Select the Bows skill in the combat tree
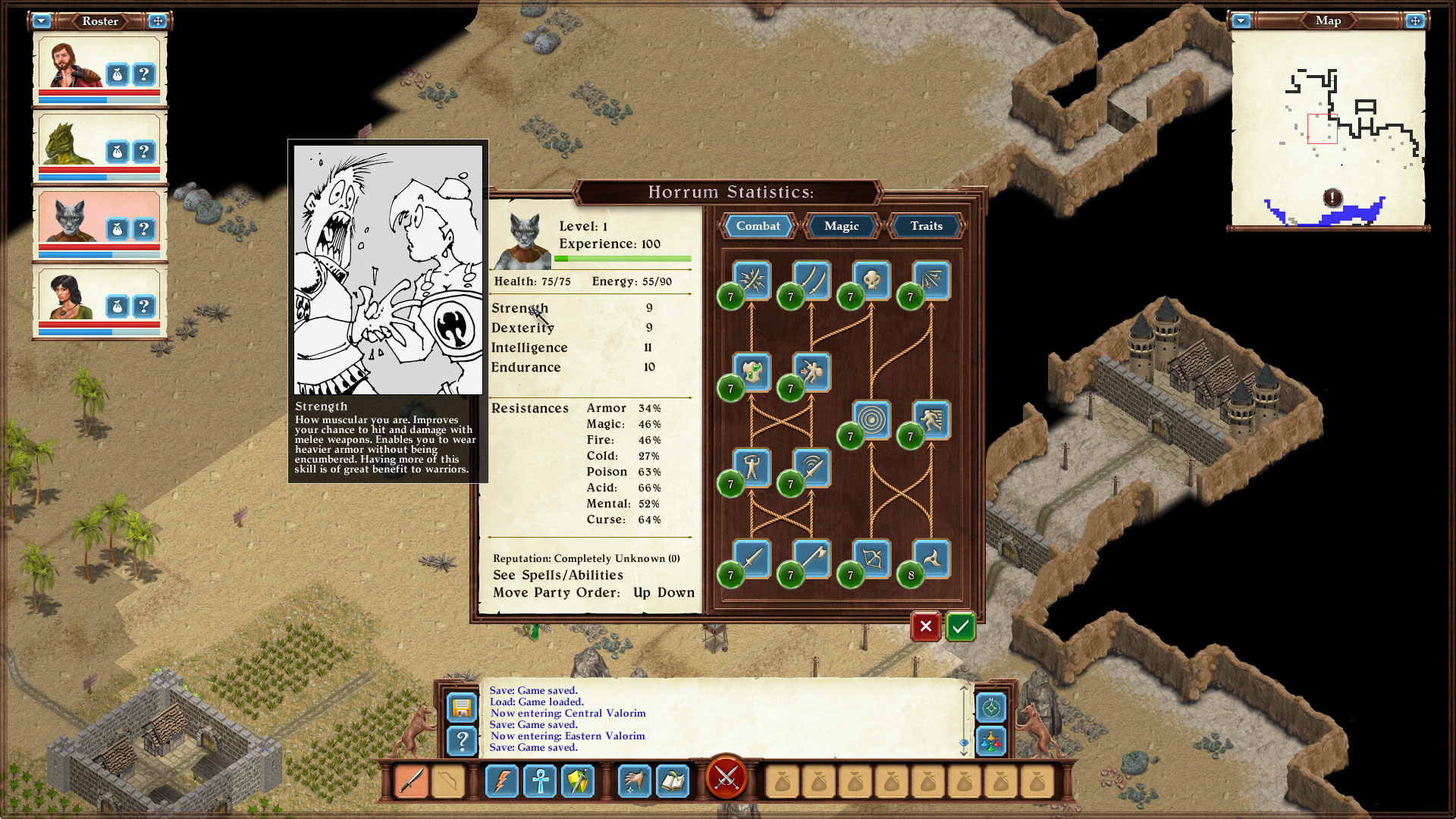This screenshot has height=819, width=1456. point(868,560)
